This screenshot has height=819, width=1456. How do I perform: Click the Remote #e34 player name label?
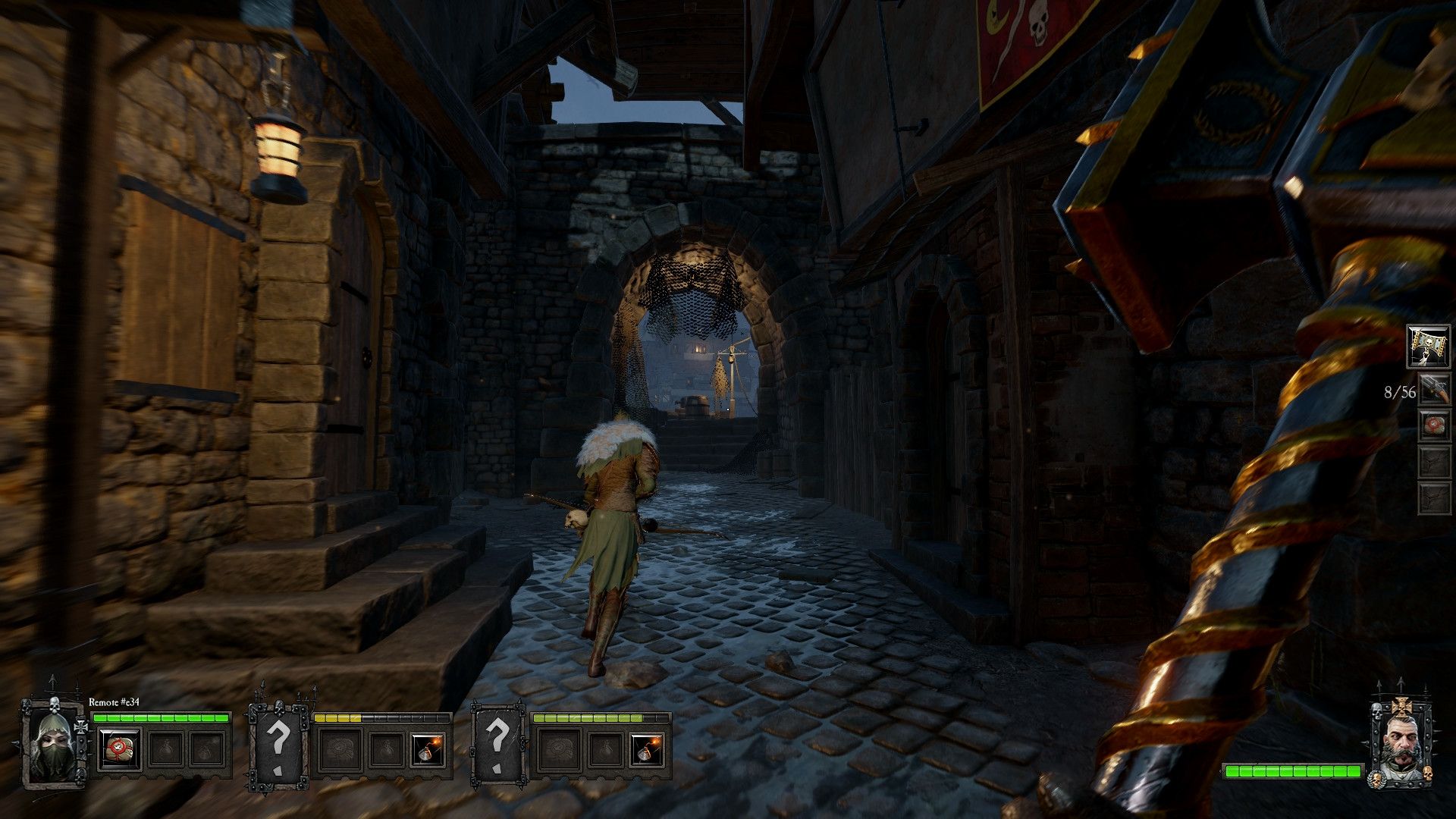tap(114, 702)
